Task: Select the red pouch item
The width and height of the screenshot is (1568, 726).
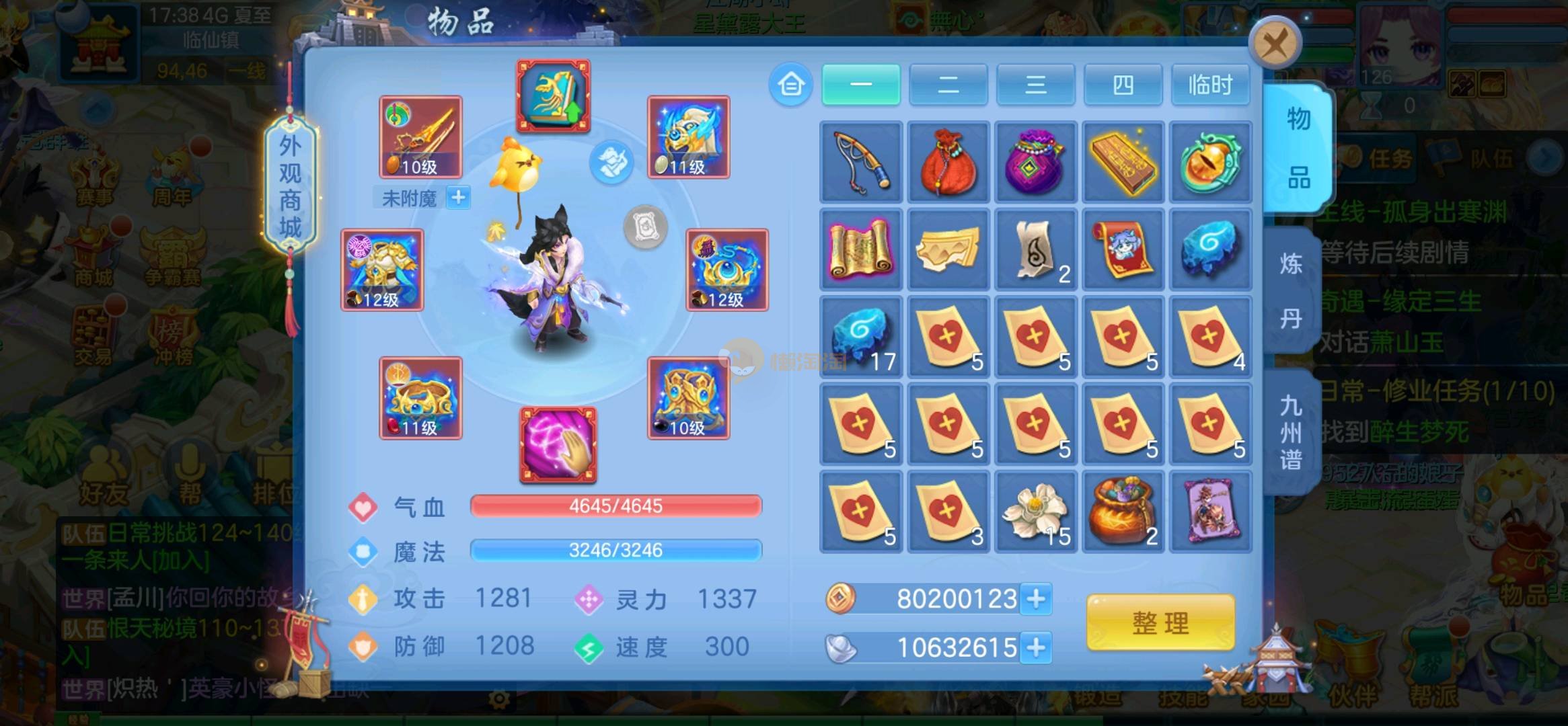Action: coord(948,162)
